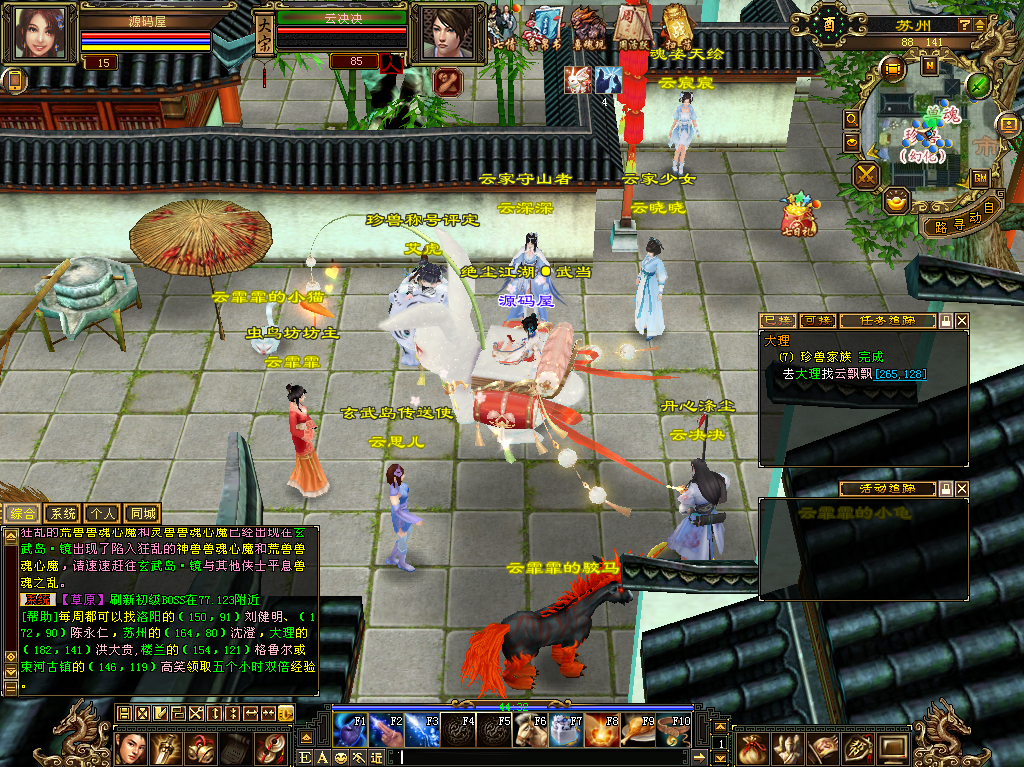Viewport: 1024px width, 767px height.
Task: Click the crossed swords button by the minimap
Action: (x=866, y=177)
